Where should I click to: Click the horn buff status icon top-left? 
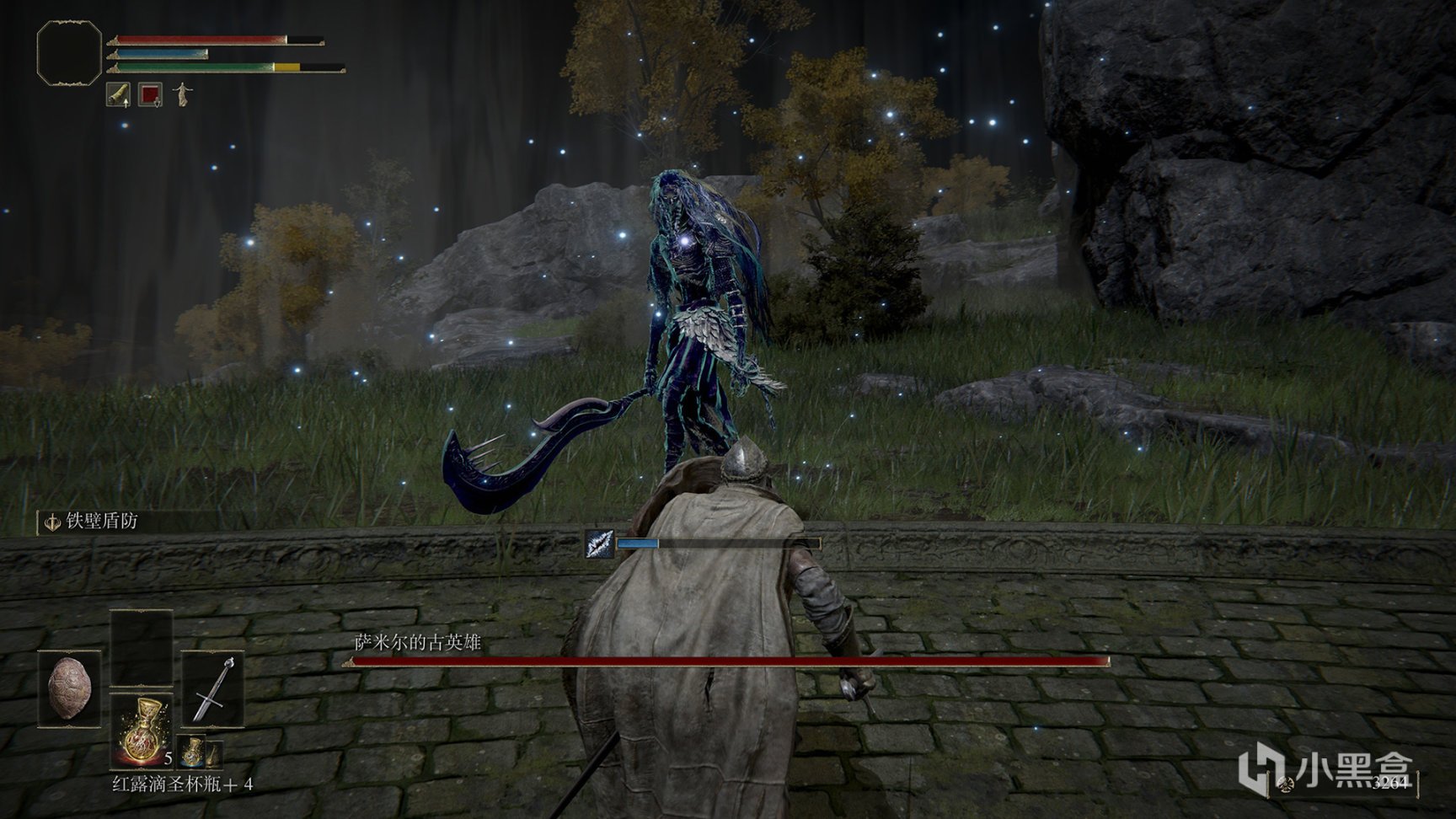[118, 94]
